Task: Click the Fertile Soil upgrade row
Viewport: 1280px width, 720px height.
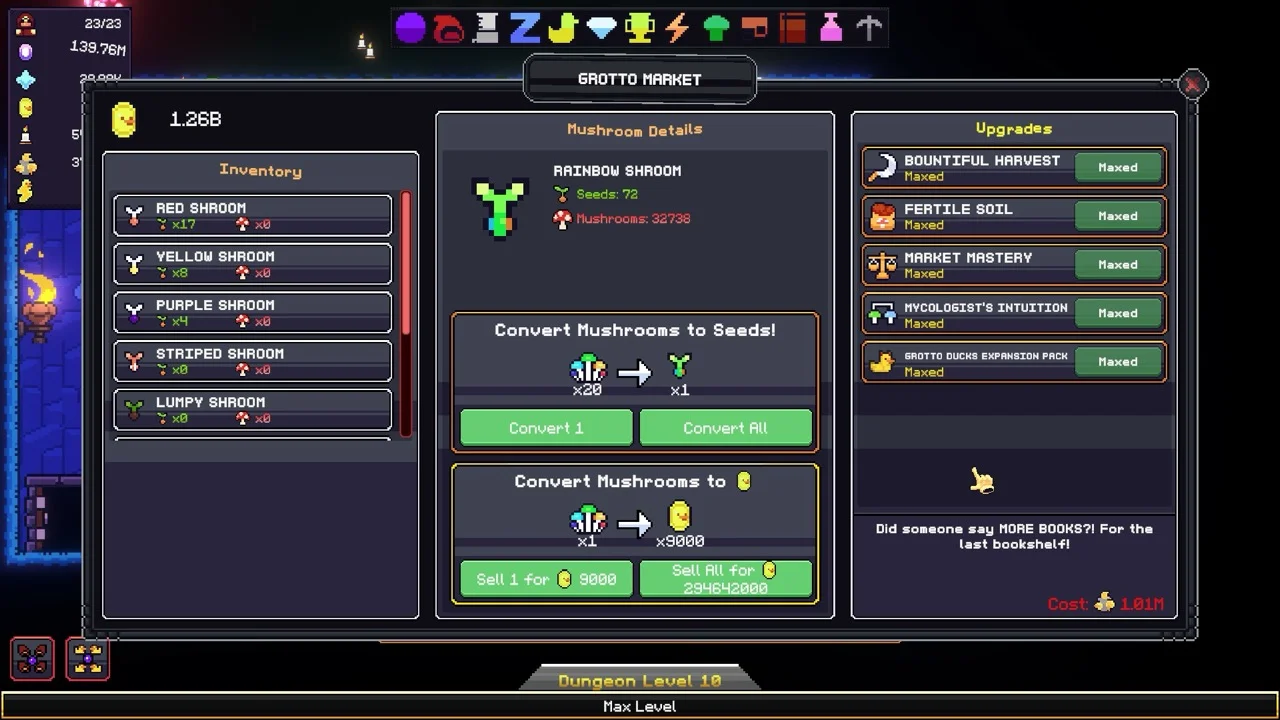Action: tap(1014, 216)
